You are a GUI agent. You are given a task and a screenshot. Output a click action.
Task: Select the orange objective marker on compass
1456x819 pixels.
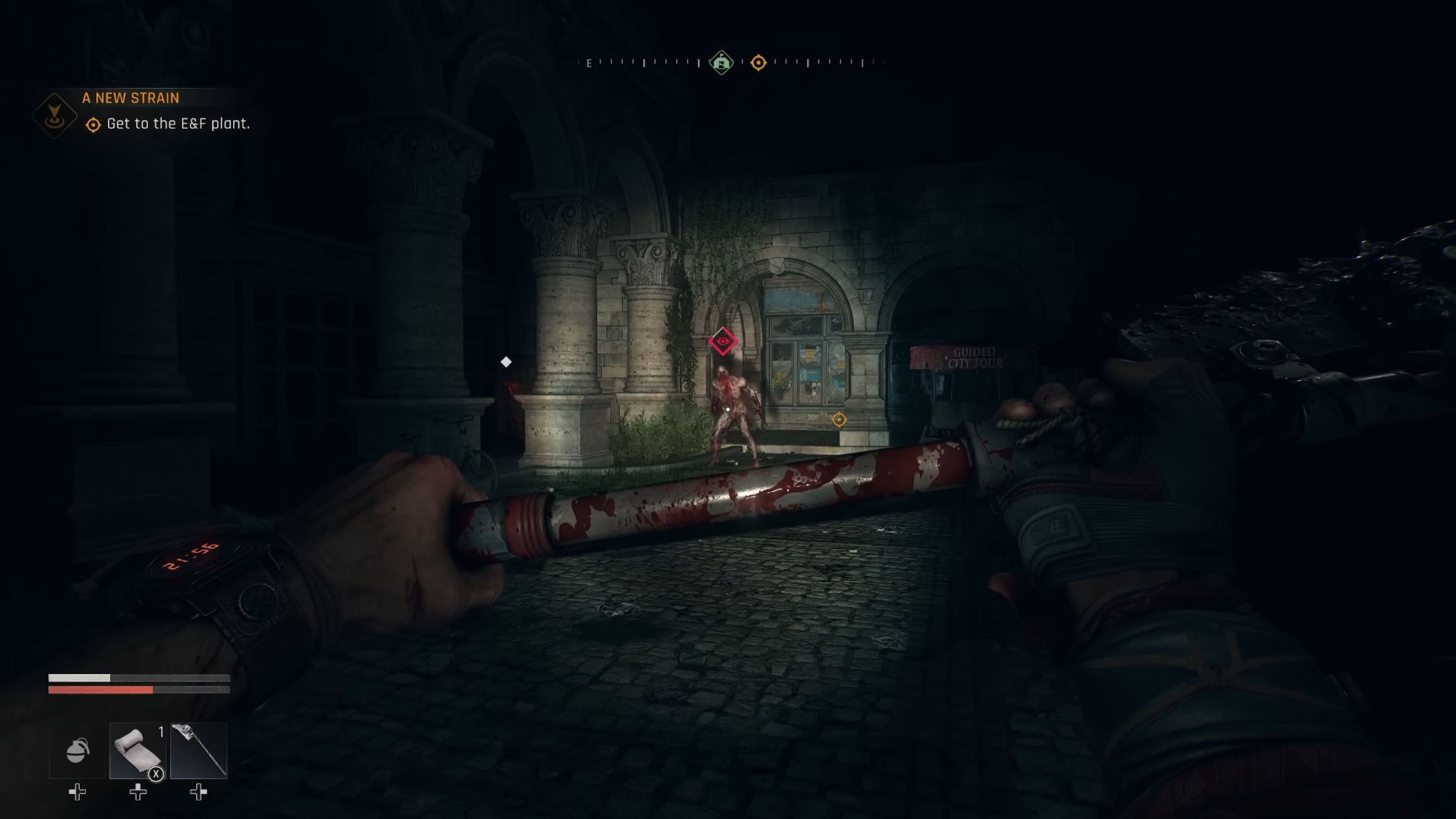tap(759, 63)
